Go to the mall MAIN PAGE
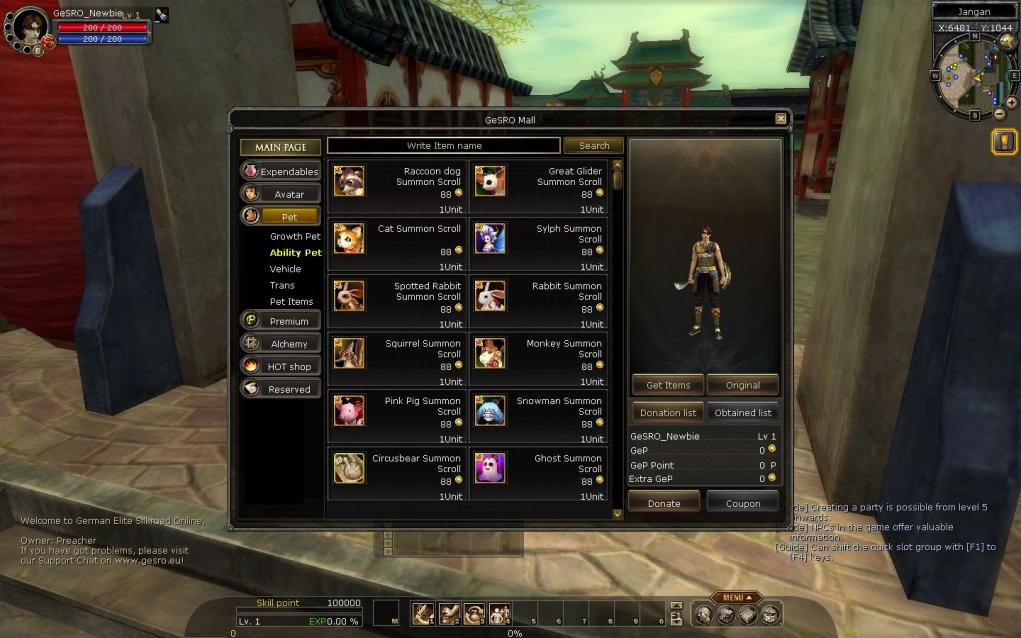This screenshot has width=1021, height=638. tap(280, 147)
